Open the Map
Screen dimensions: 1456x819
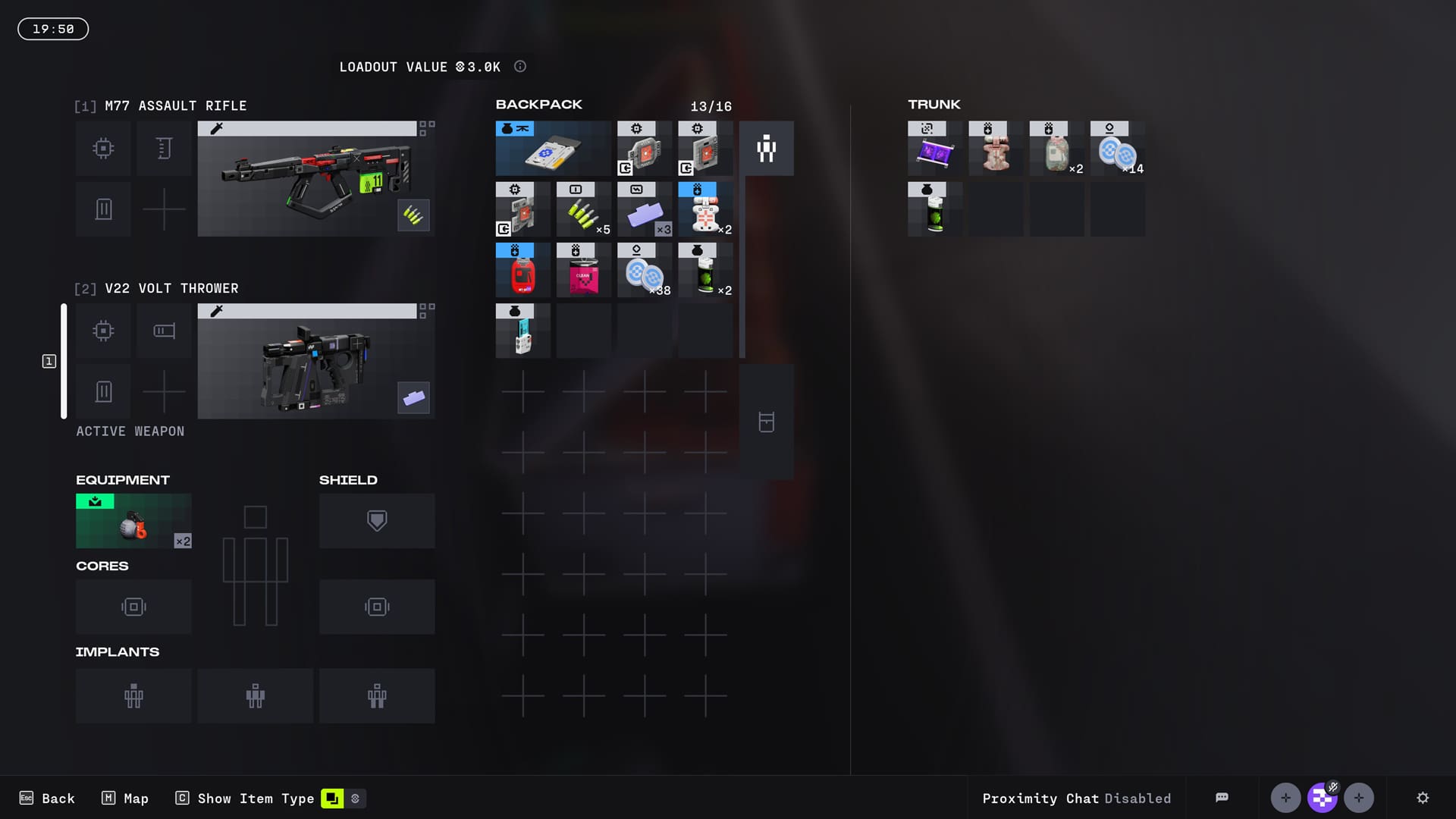coord(125,799)
